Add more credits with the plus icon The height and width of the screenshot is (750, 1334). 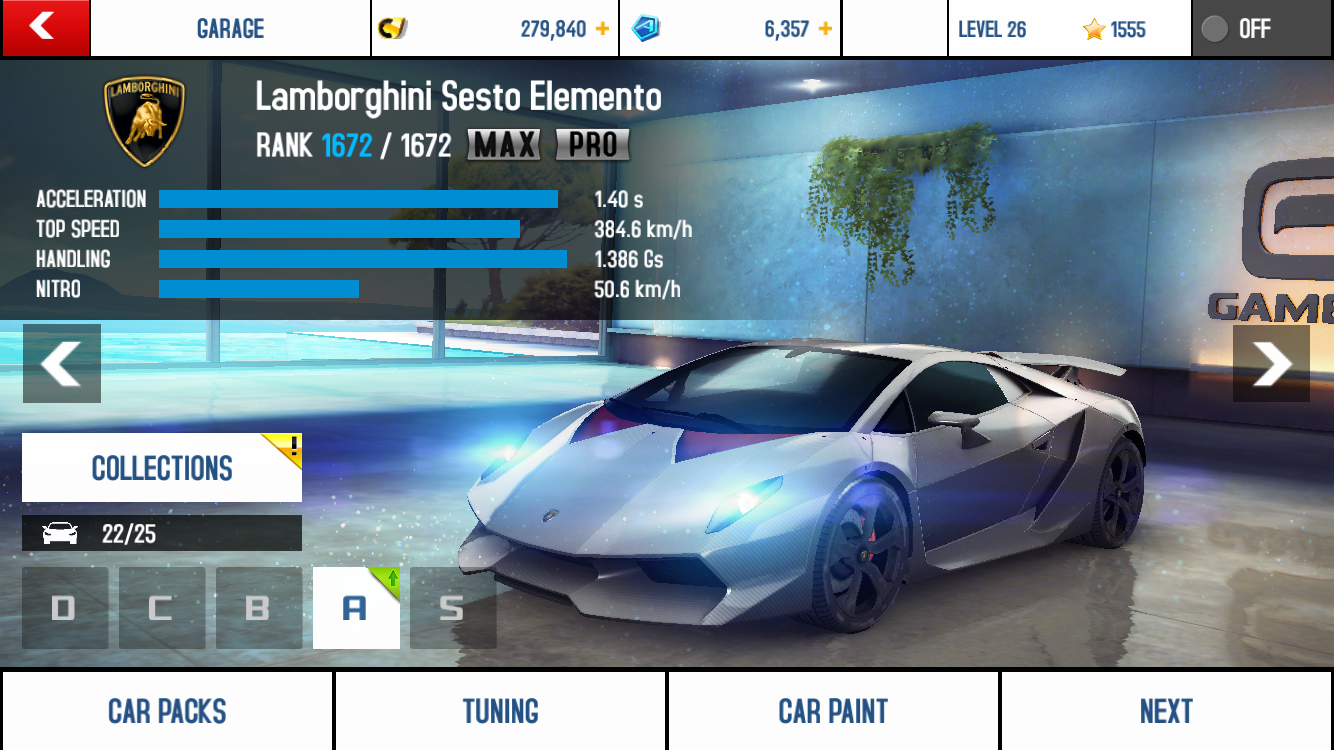pos(602,29)
